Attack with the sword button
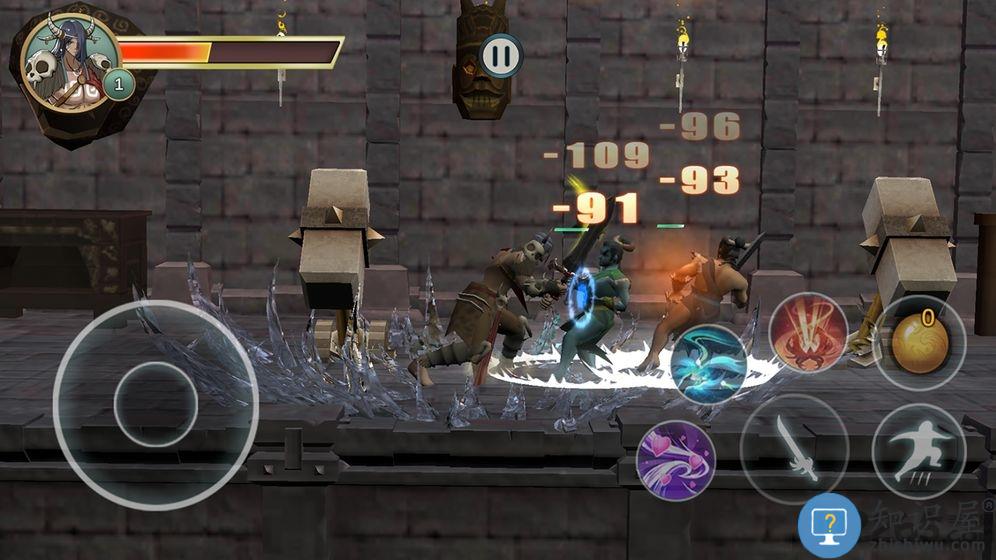Image resolution: width=996 pixels, height=560 pixels. 794,447
